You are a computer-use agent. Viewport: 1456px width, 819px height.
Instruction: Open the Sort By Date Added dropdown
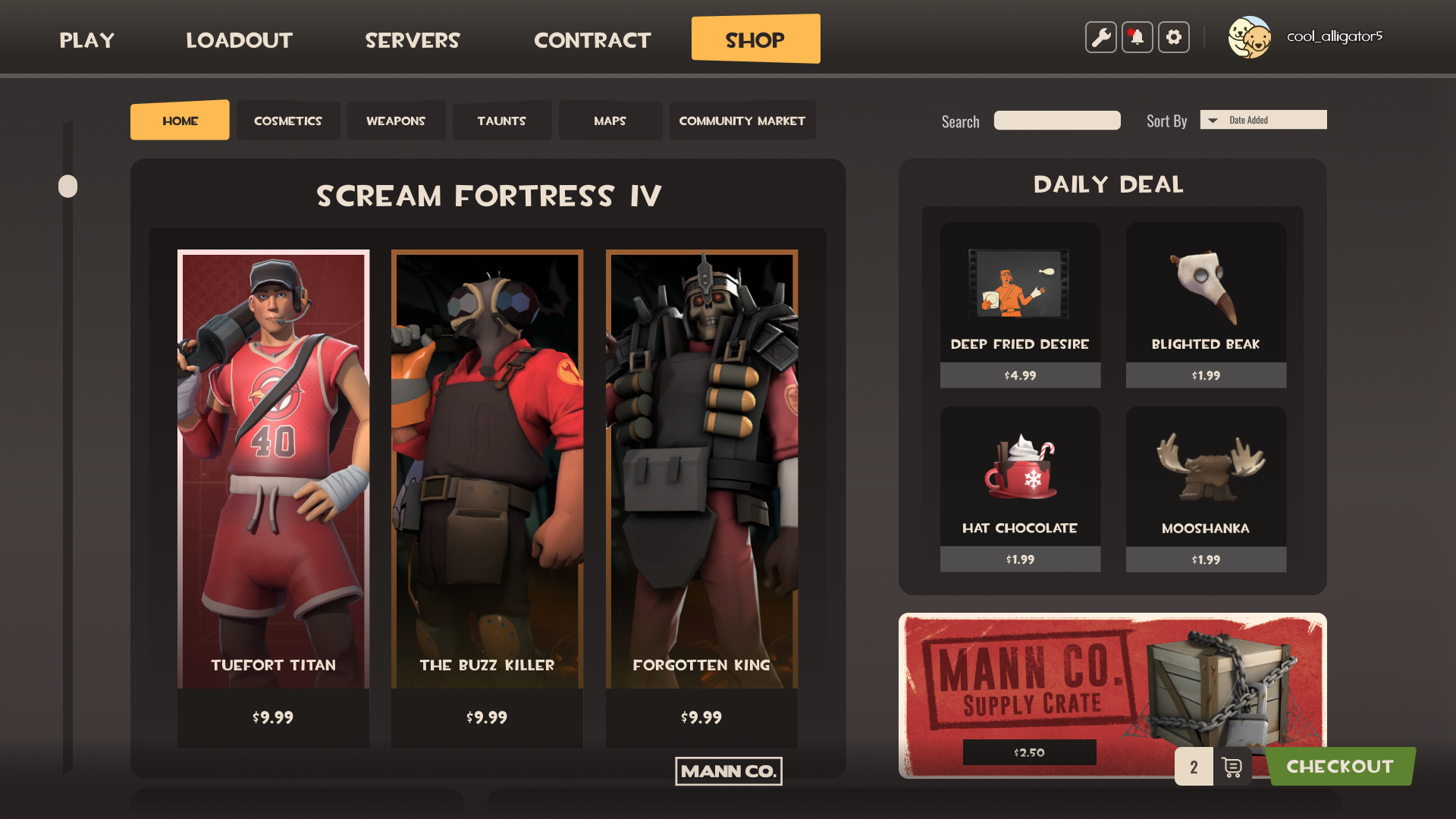[x=1263, y=120]
